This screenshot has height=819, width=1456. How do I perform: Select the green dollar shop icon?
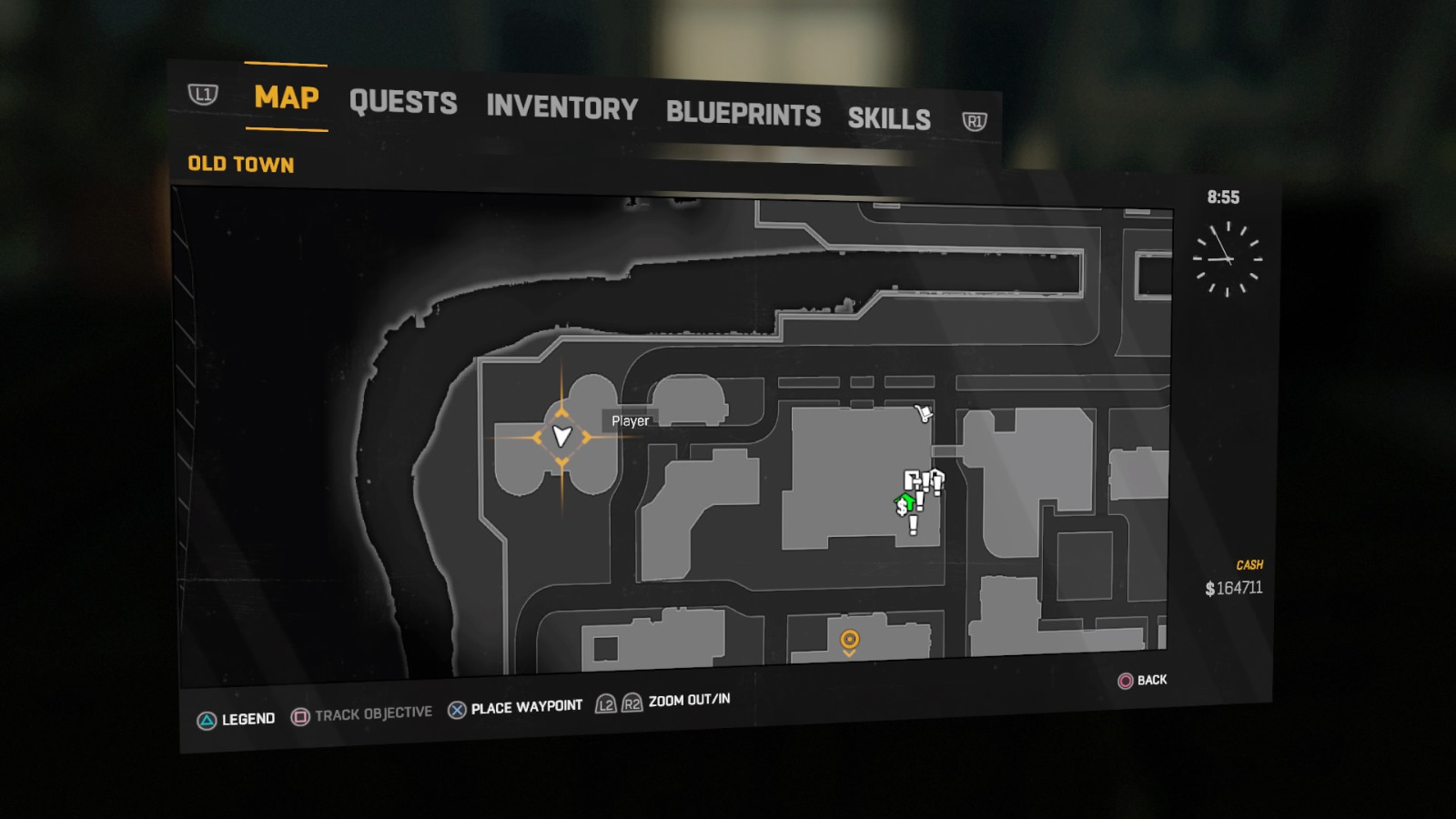904,504
